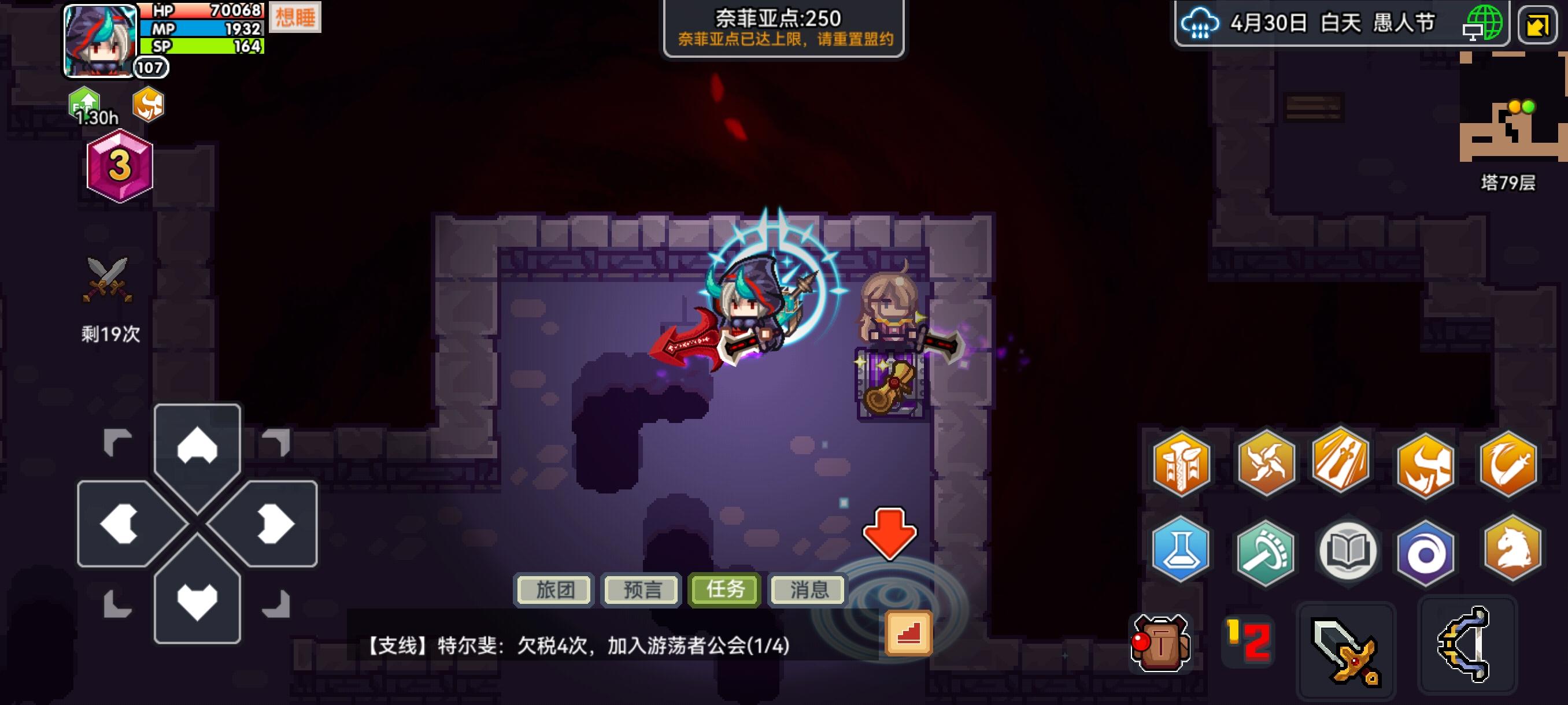This screenshot has width=1568, height=705.
Task: Open the 旅团 menu tab
Action: tap(554, 589)
